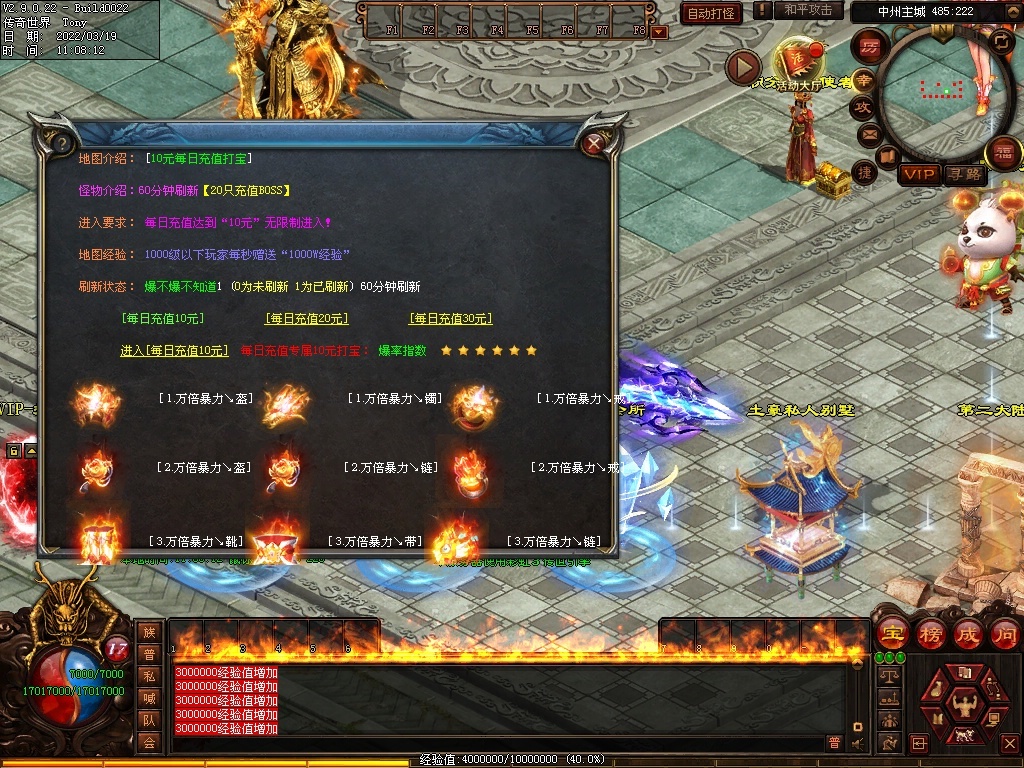This screenshot has height=768, width=1024.
Task: Open the 活 activity flag icon
Action: [797, 60]
